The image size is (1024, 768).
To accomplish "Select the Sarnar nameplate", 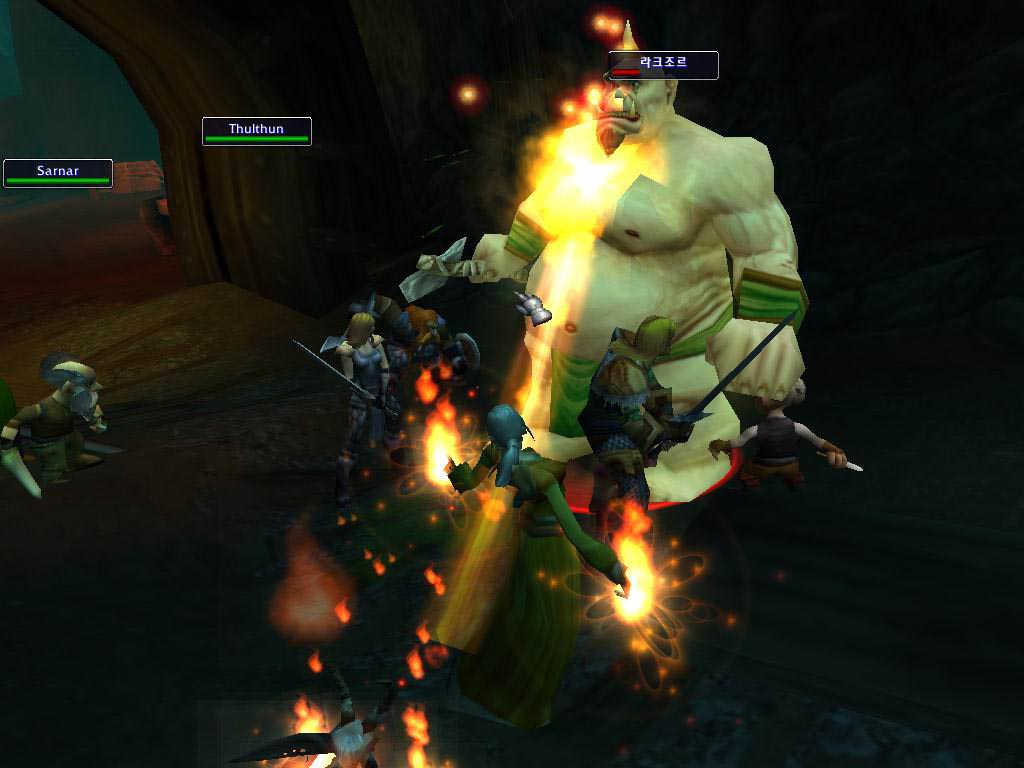I will pos(57,174).
